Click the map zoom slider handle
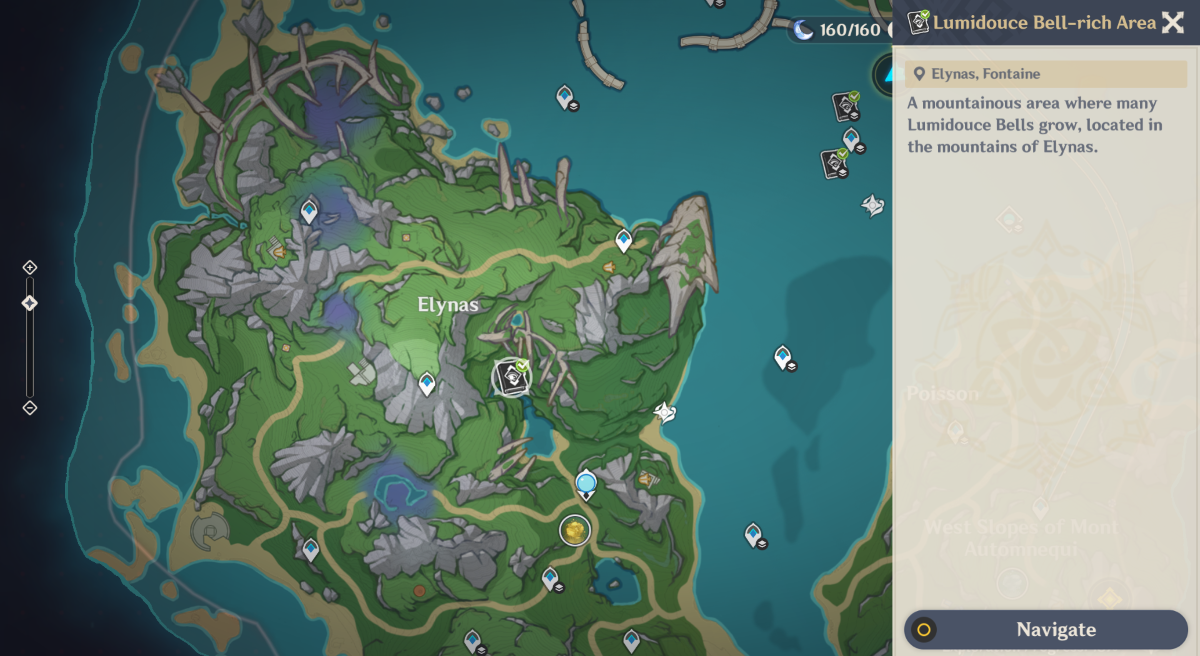The height and width of the screenshot is (656, 1200). (30, 303)
